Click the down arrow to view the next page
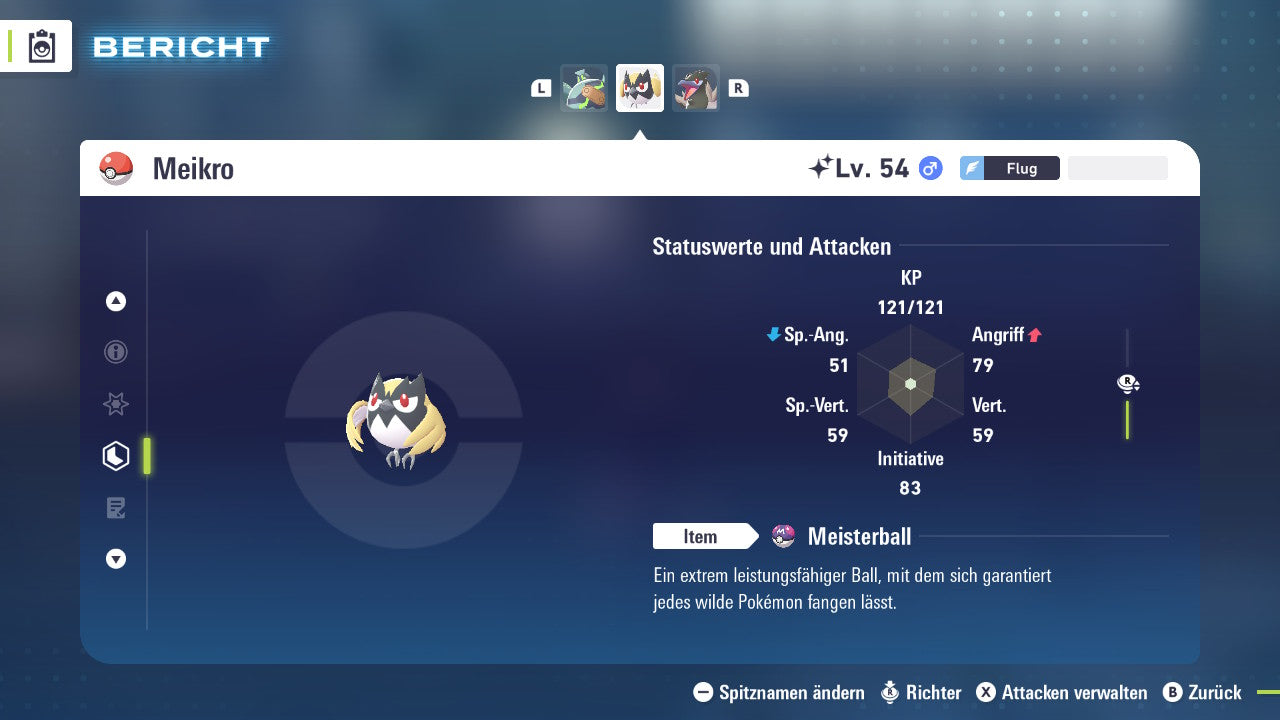This screenshot has width=1280, height=720. click(x=116, y=559)
